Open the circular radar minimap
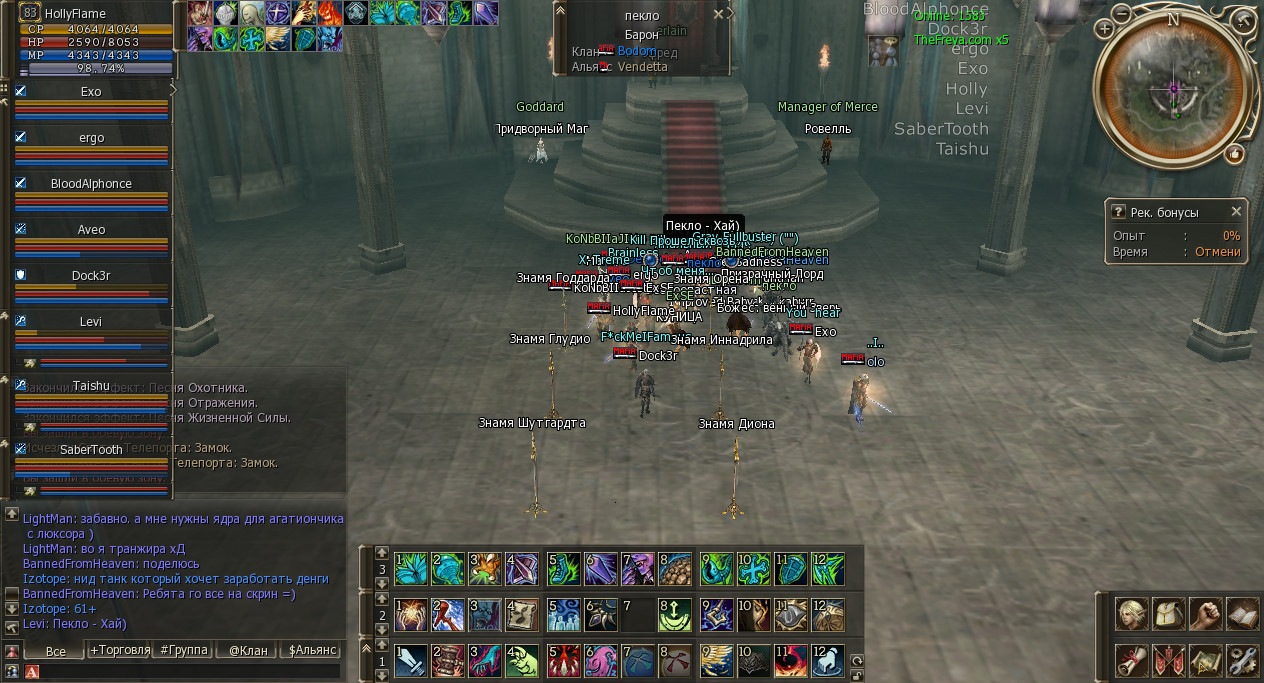The height and width of the screenshot is (683, 1264). point(1174,90)
